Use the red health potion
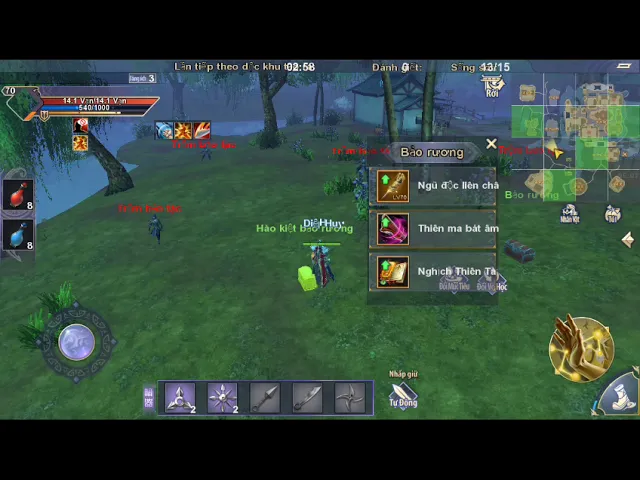640x480 pixels. (18, 196)
